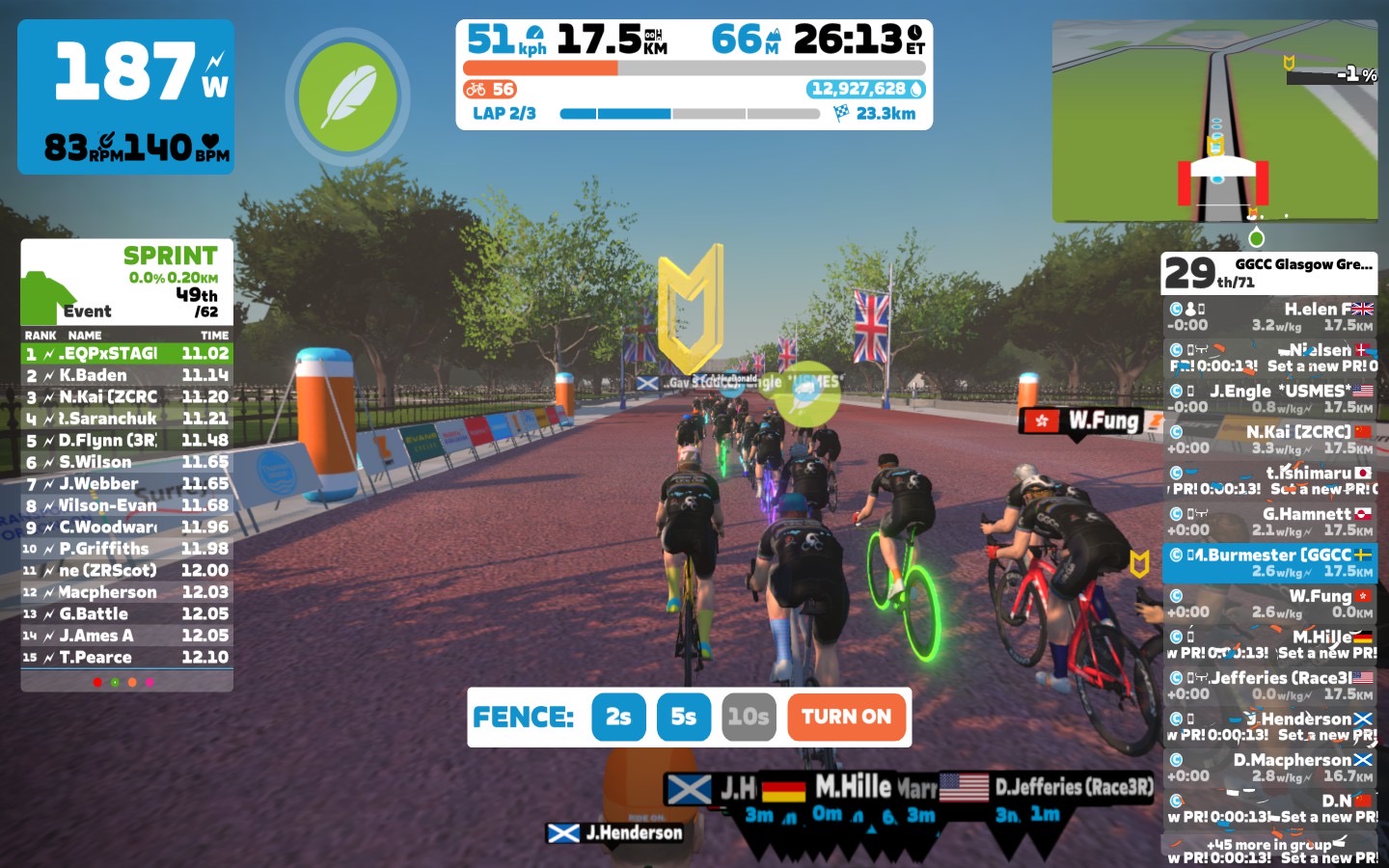The width and height of the screenshot is (1389, 868).
Task: Activate the feather PowerUp
Action: coord(347,96)
